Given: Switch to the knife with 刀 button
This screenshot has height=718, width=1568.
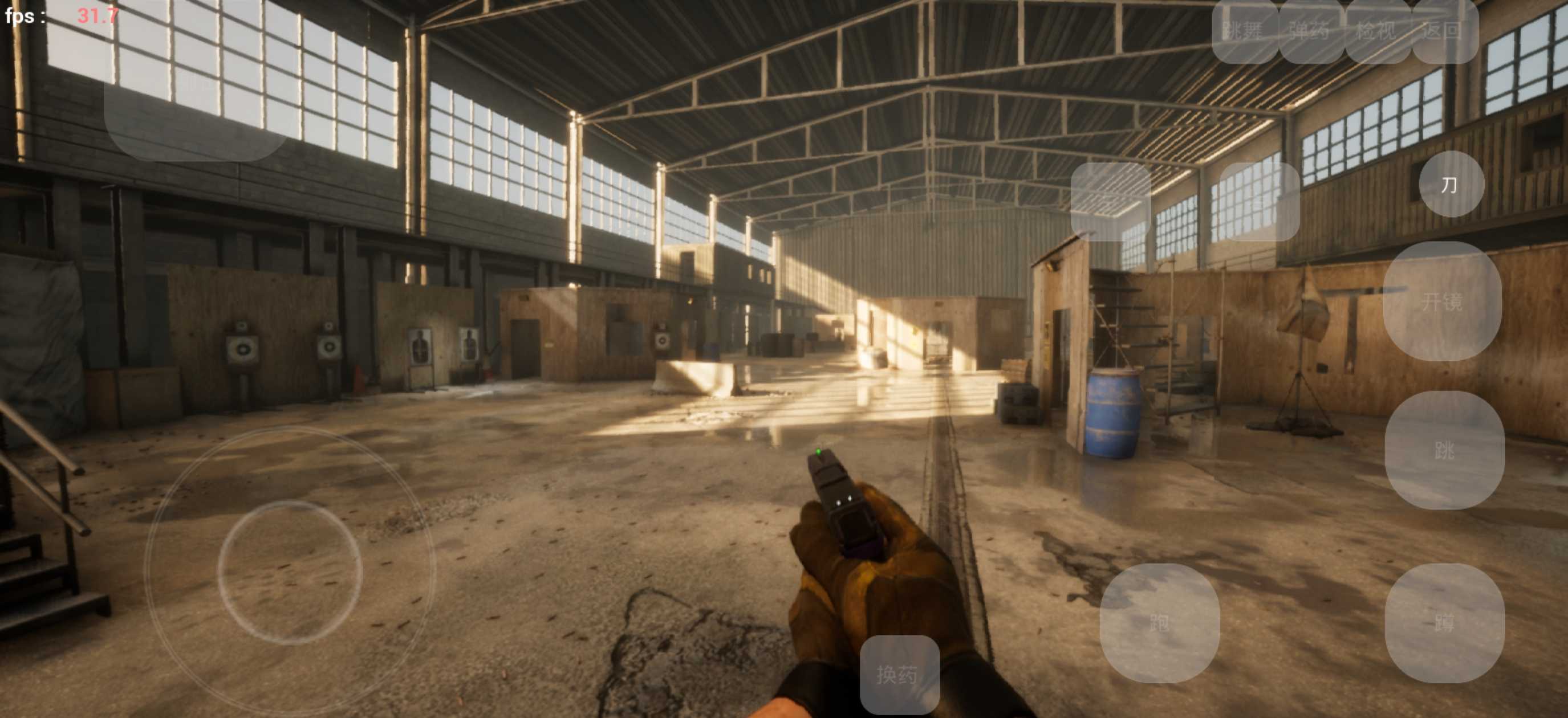Looking at the screenshot, I should click(1451, 185).
